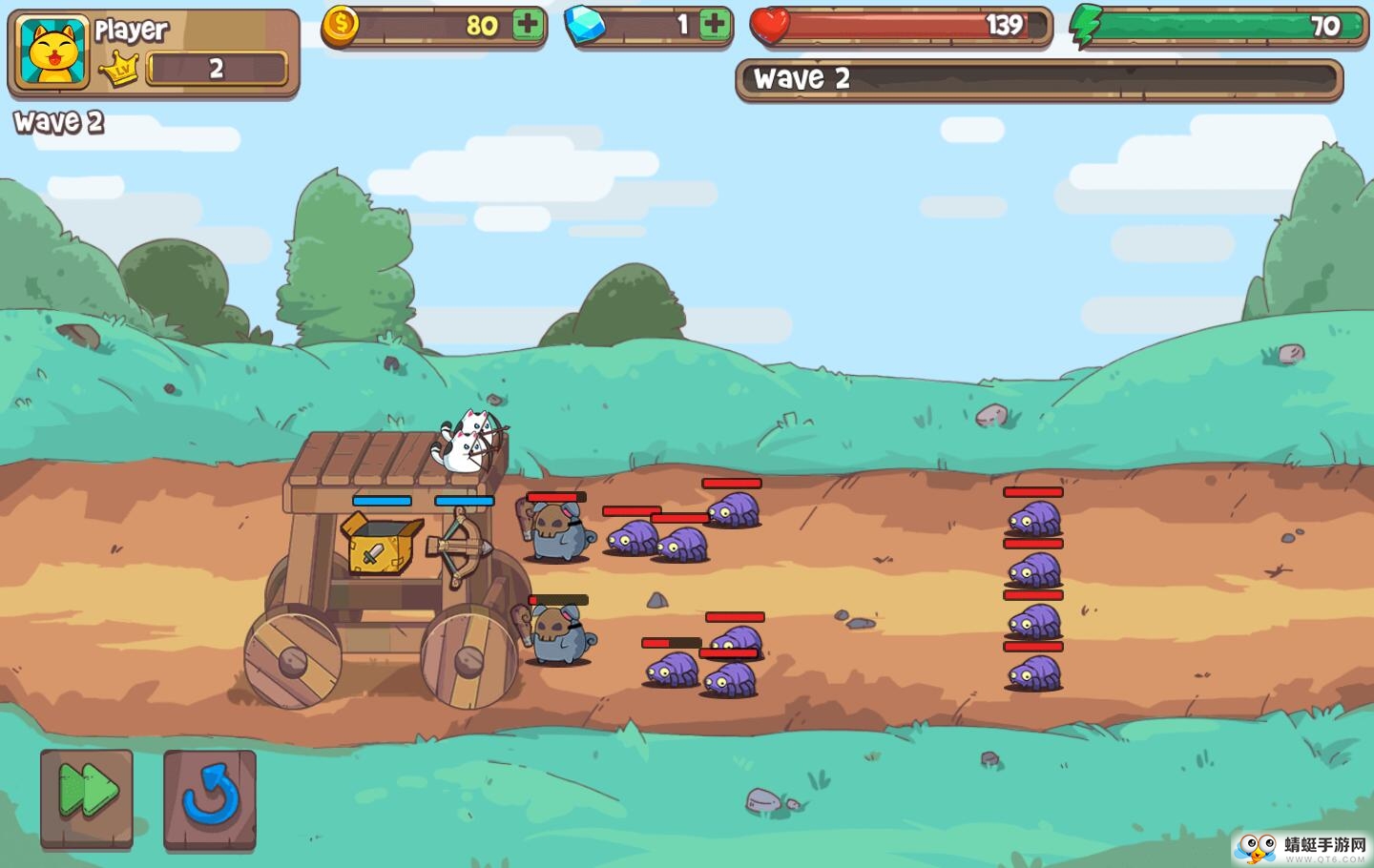Open the player cat avatar profile
This screenshot has width=1374, height=868.
click(x=52, y=54)
